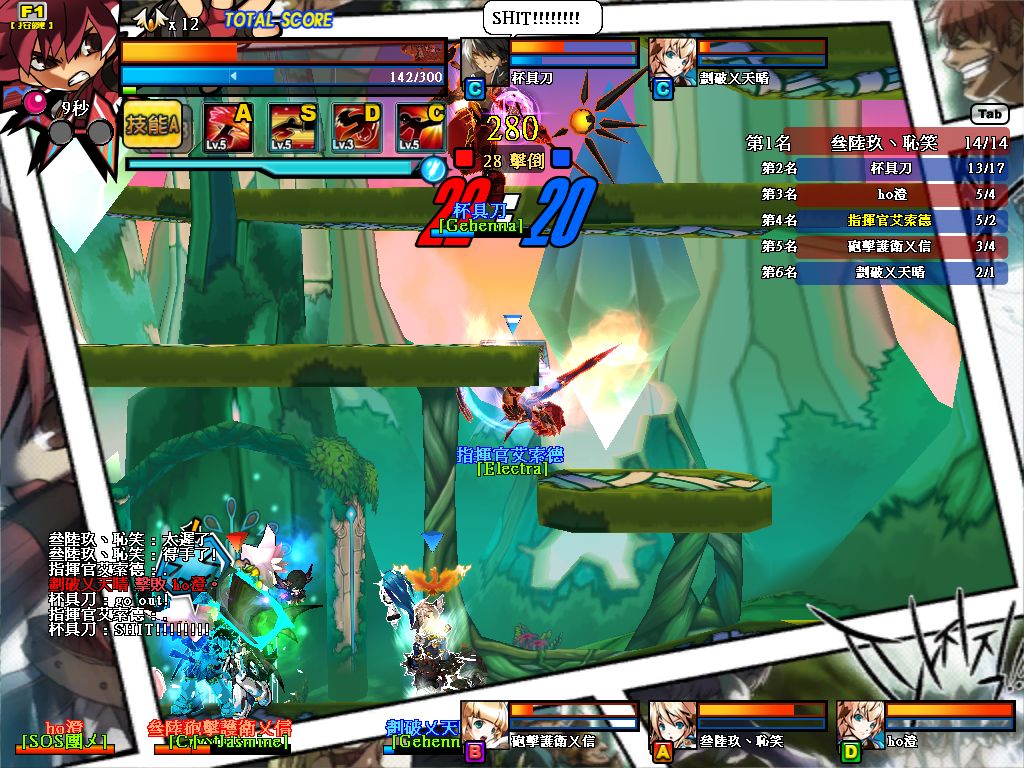Use the S-key Lv.5 skill icon
This screenshot has height=768, width=1024.
click(292, 128)
